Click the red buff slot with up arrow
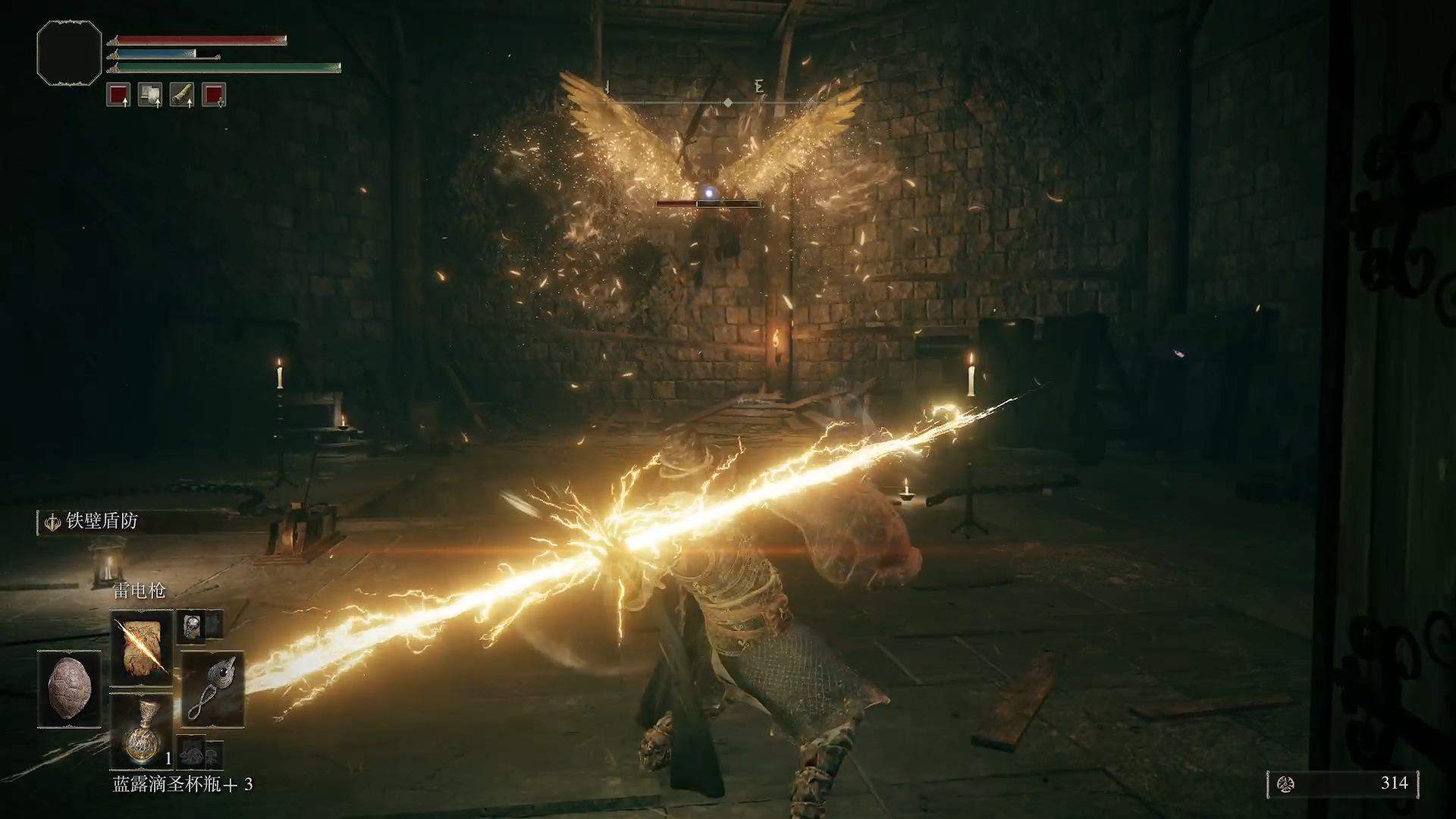The height and width of the screenshot is (819, 1456). (x=118, y=94)
